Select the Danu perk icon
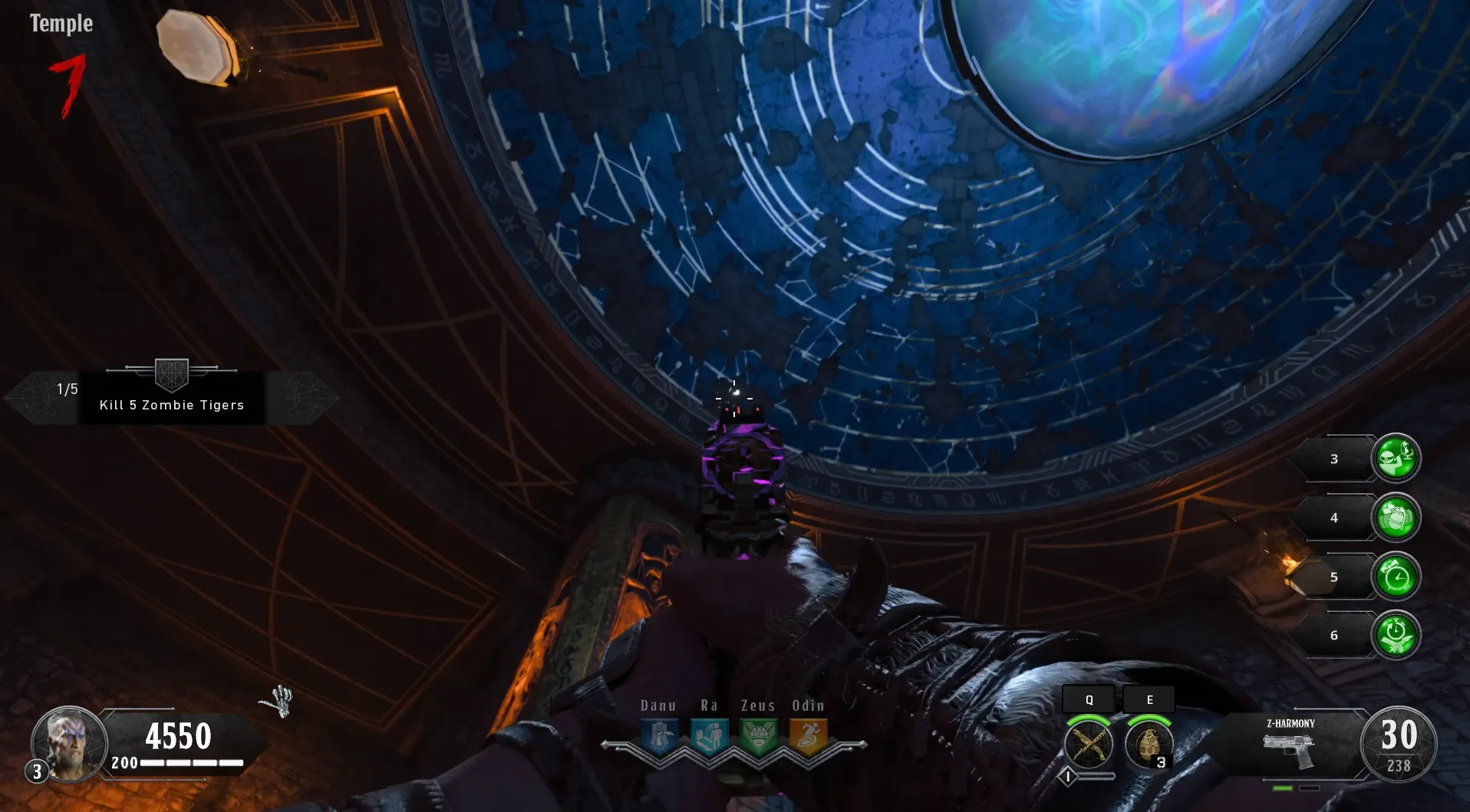The image size is (1470, 812). (x=659, y=737)
